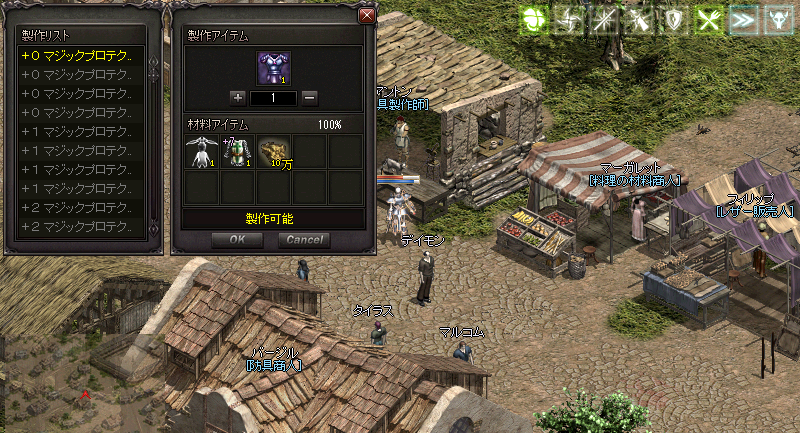The image size is (800, 433).
Task: Select the gold coins material slot
Action: coord(273,150)
